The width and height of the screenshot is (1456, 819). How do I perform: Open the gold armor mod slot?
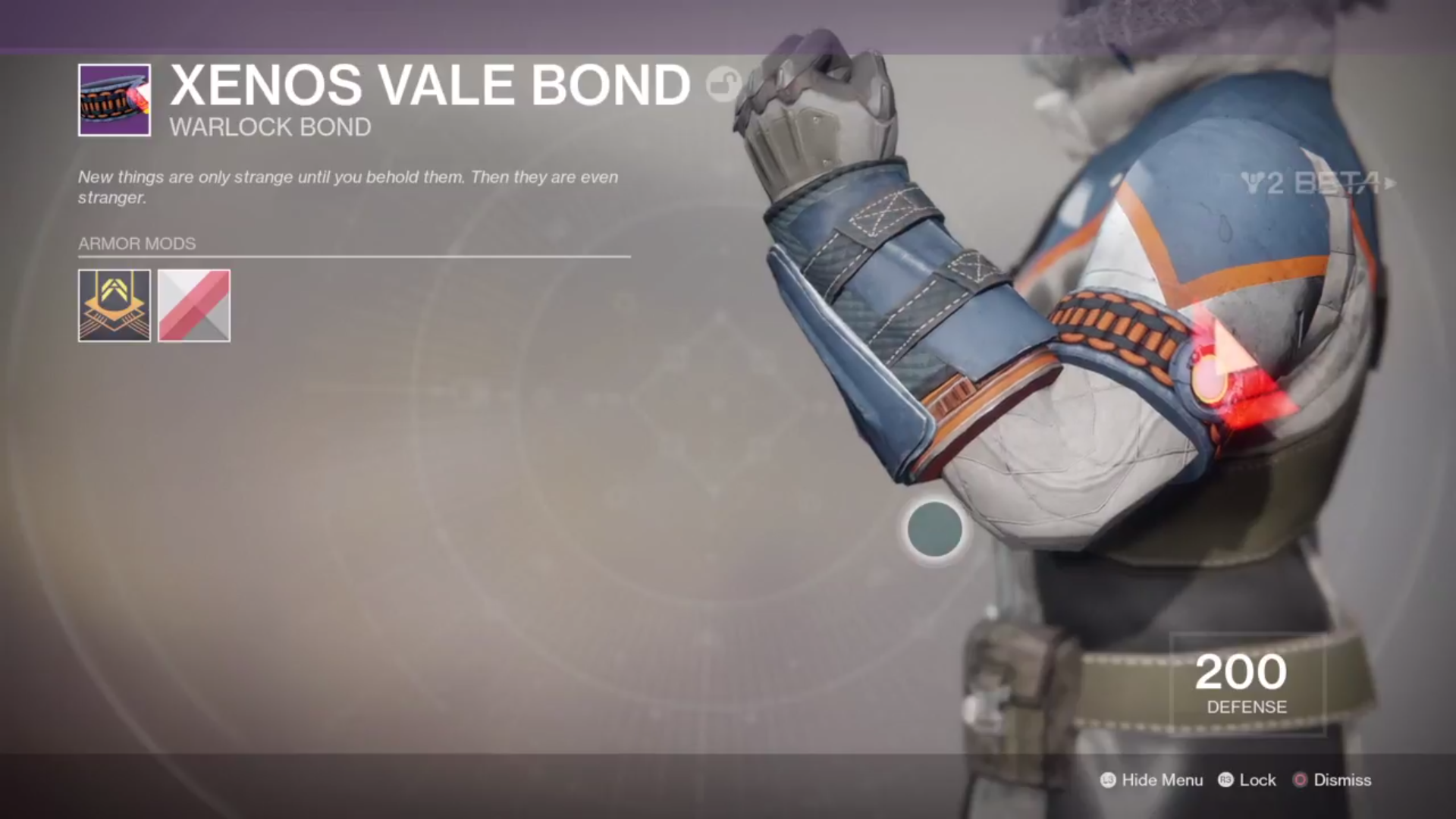click(114, 306)
